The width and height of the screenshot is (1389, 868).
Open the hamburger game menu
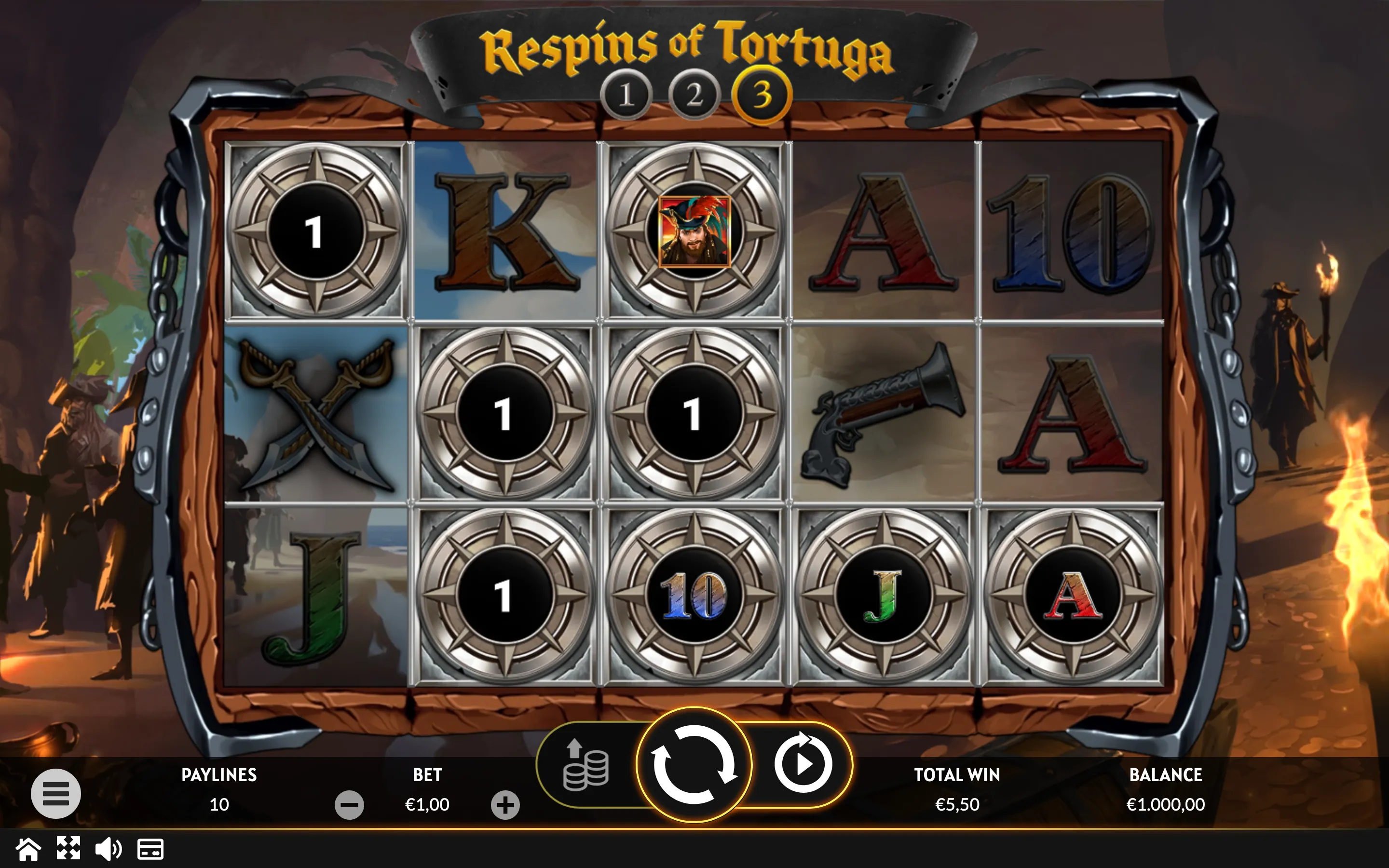(x=55, y=793)
